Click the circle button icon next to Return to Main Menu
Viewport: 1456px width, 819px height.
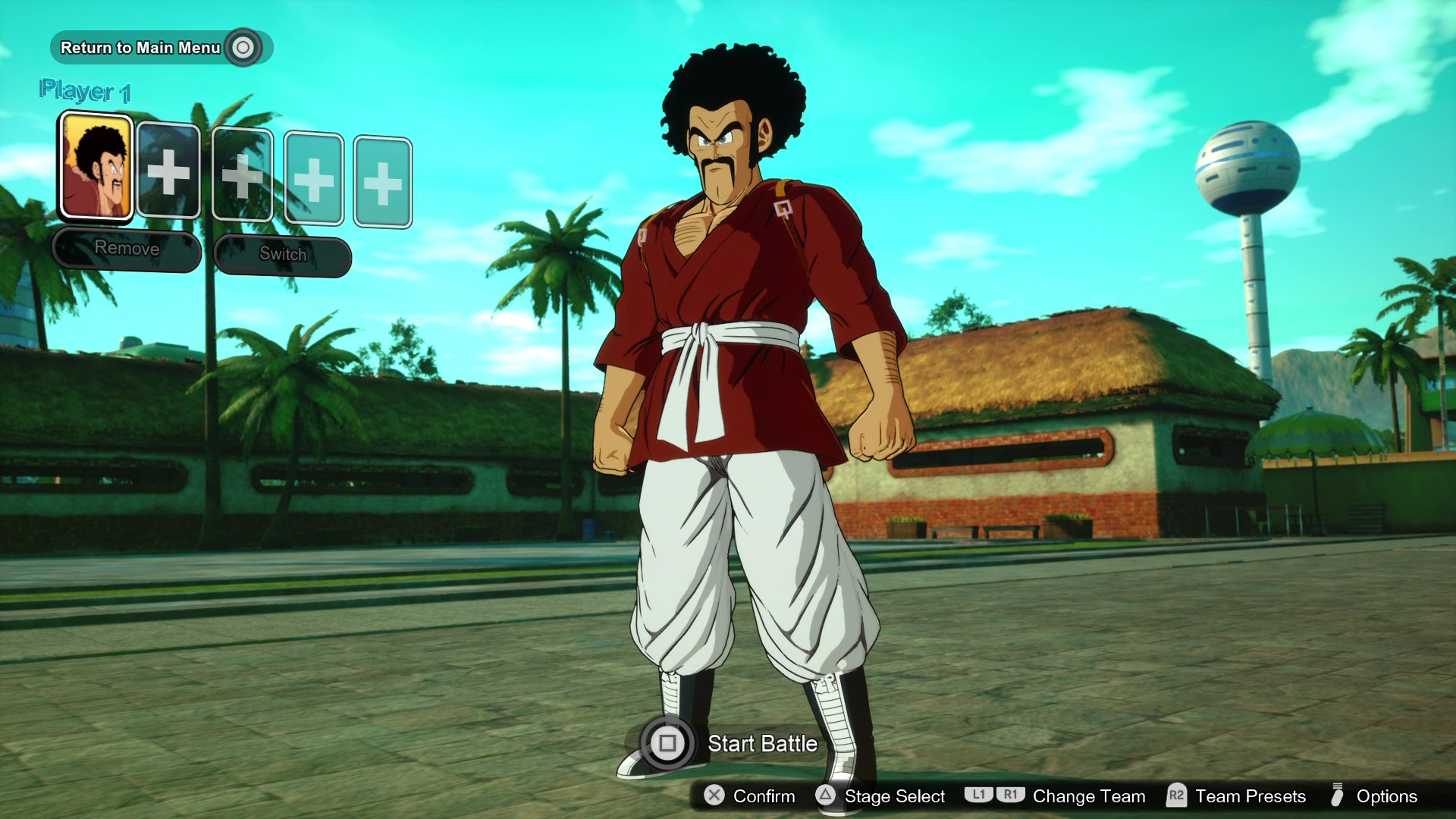(x=243, y=47)
